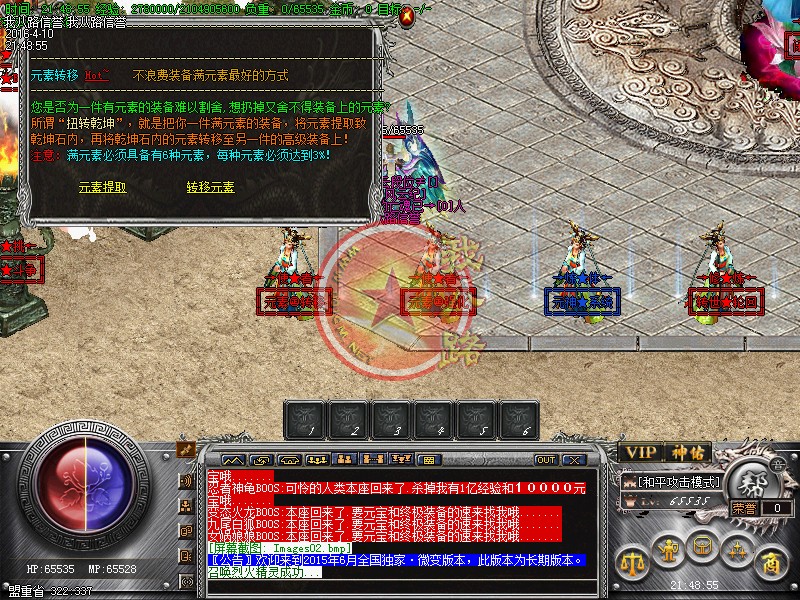This screenshot has width=800, height=600.
Task: Click the speaker sound icon beside chat
Action: tap(186, 481)
